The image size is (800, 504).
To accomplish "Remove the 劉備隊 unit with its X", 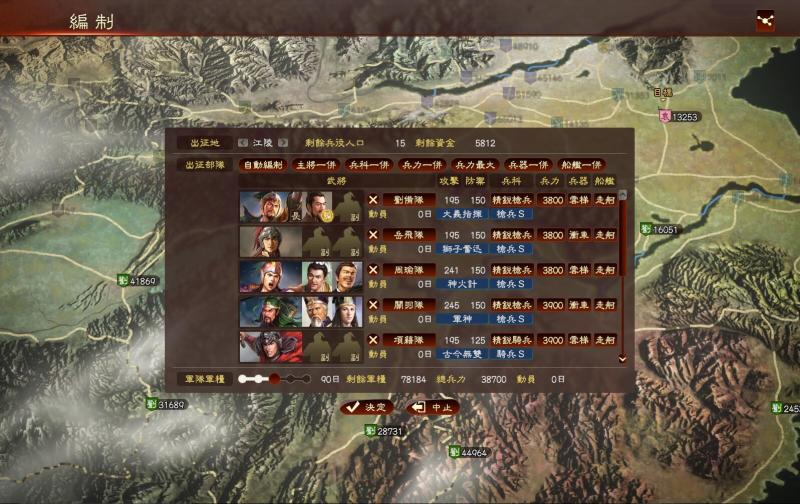I will [x=373, y=199].
